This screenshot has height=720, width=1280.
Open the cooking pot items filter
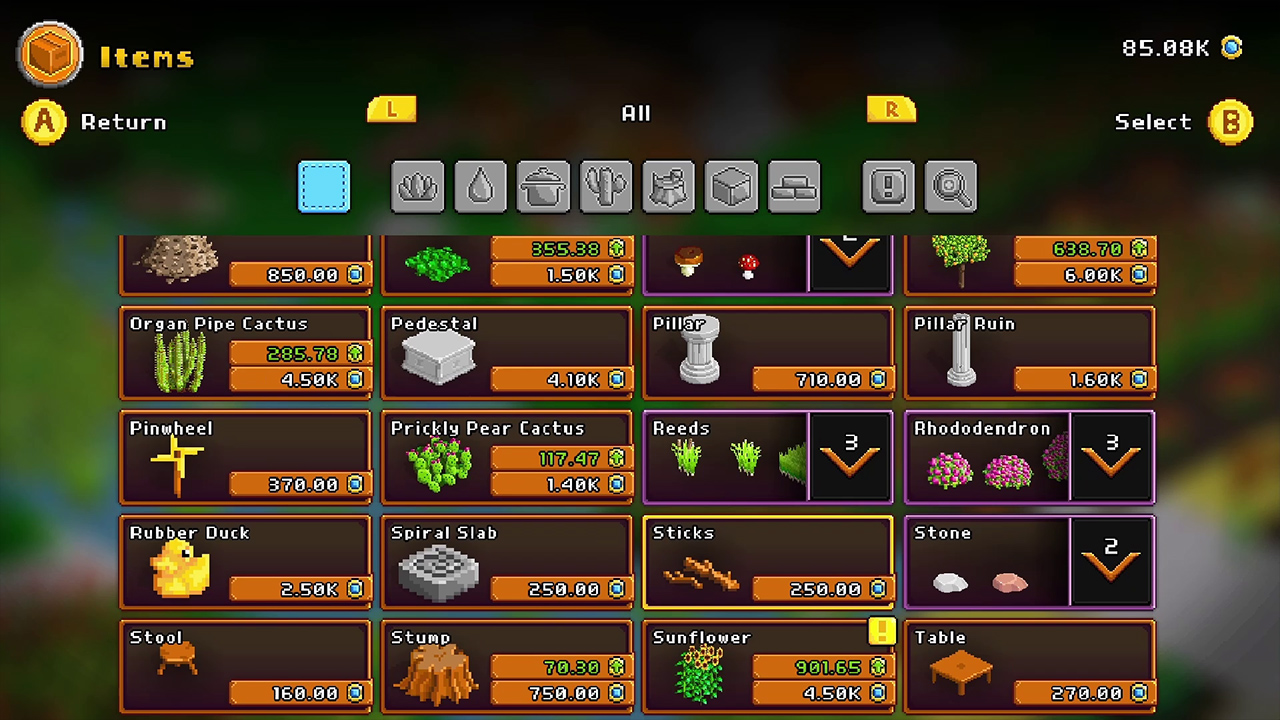coord(543,187)
